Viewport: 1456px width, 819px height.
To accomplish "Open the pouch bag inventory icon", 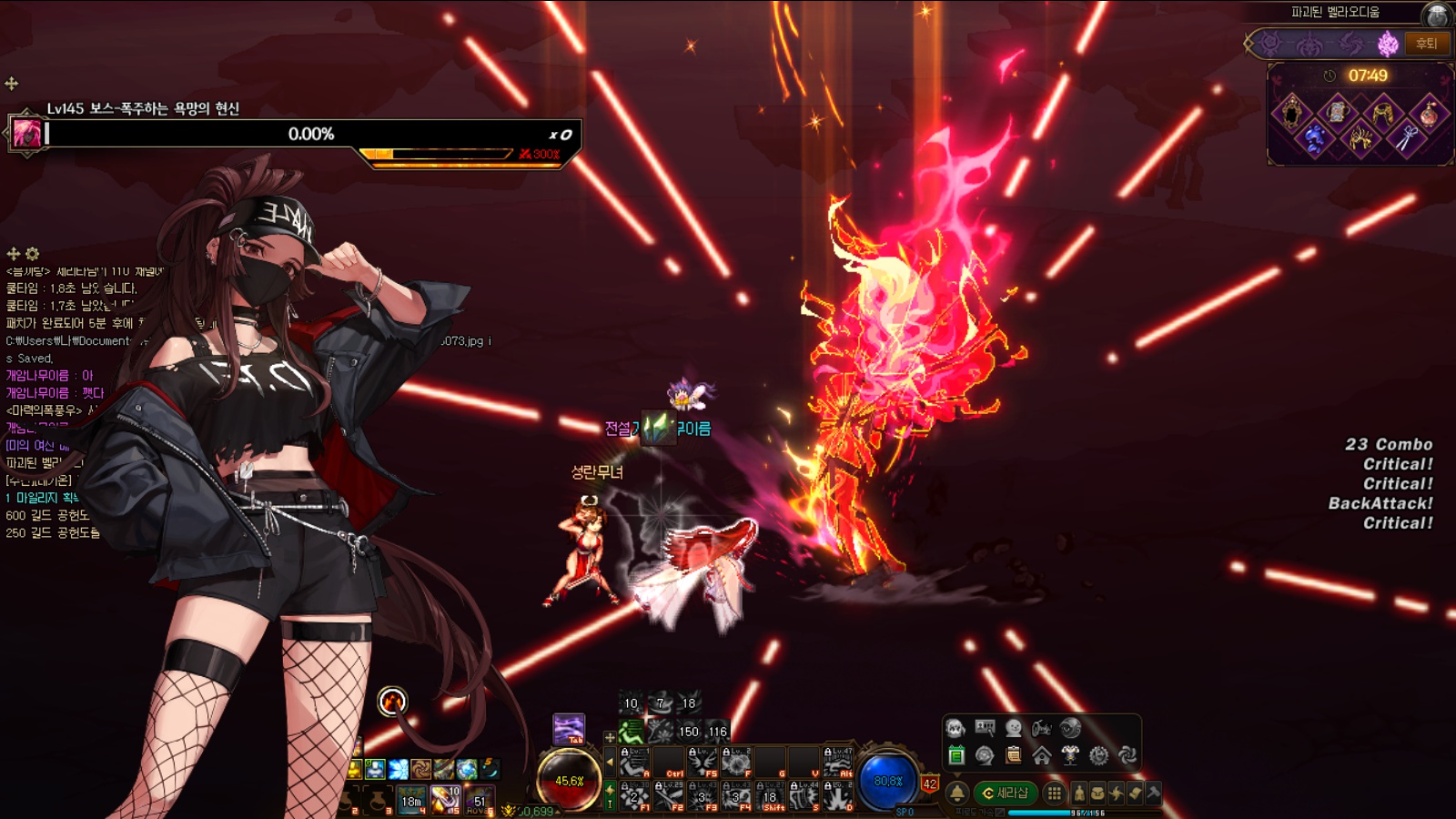I will tap(1097, 794).
